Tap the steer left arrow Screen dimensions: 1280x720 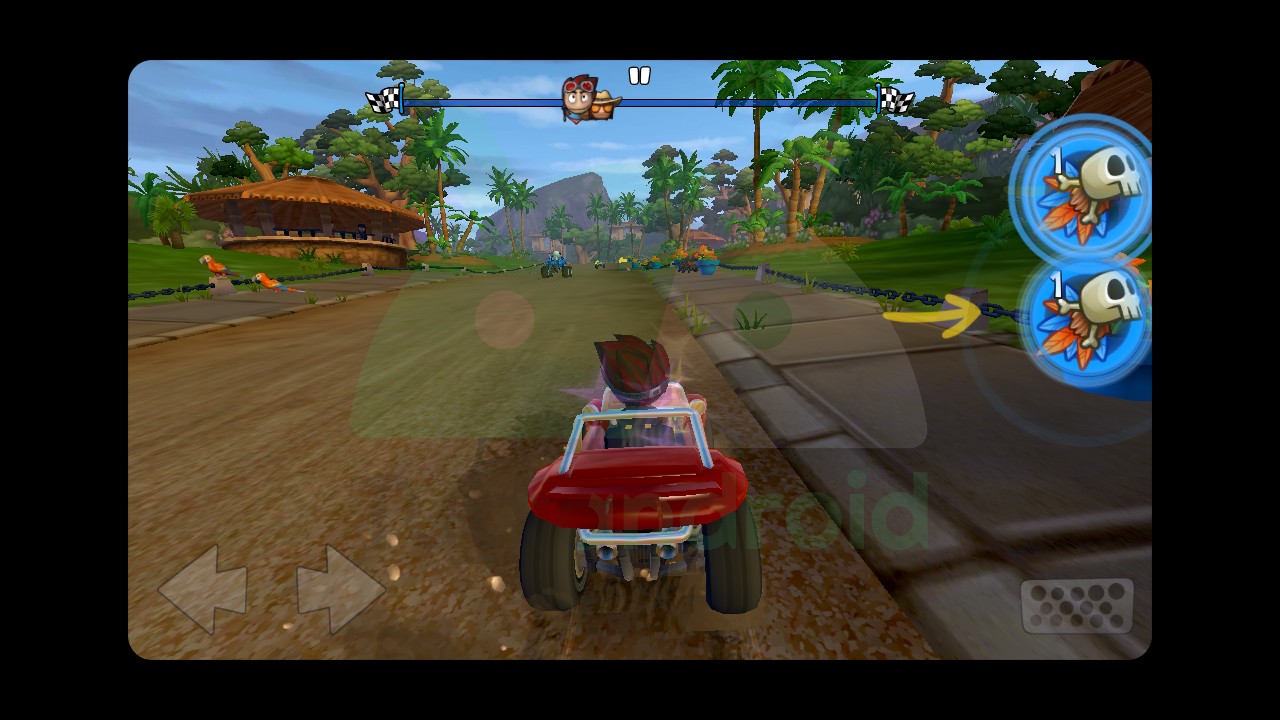pos(203,589)
